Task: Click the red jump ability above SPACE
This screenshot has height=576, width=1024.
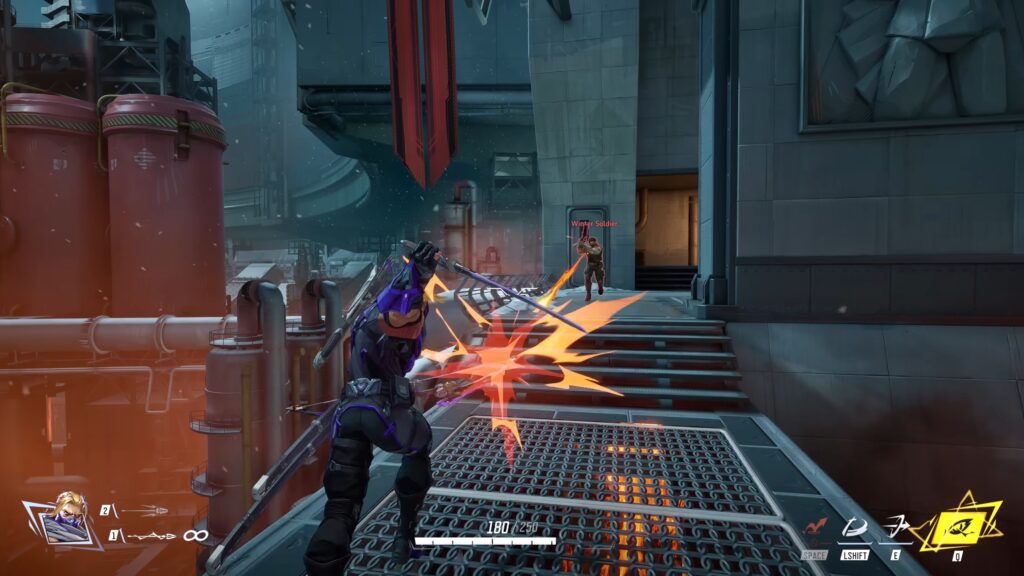Action: (815, 528)
